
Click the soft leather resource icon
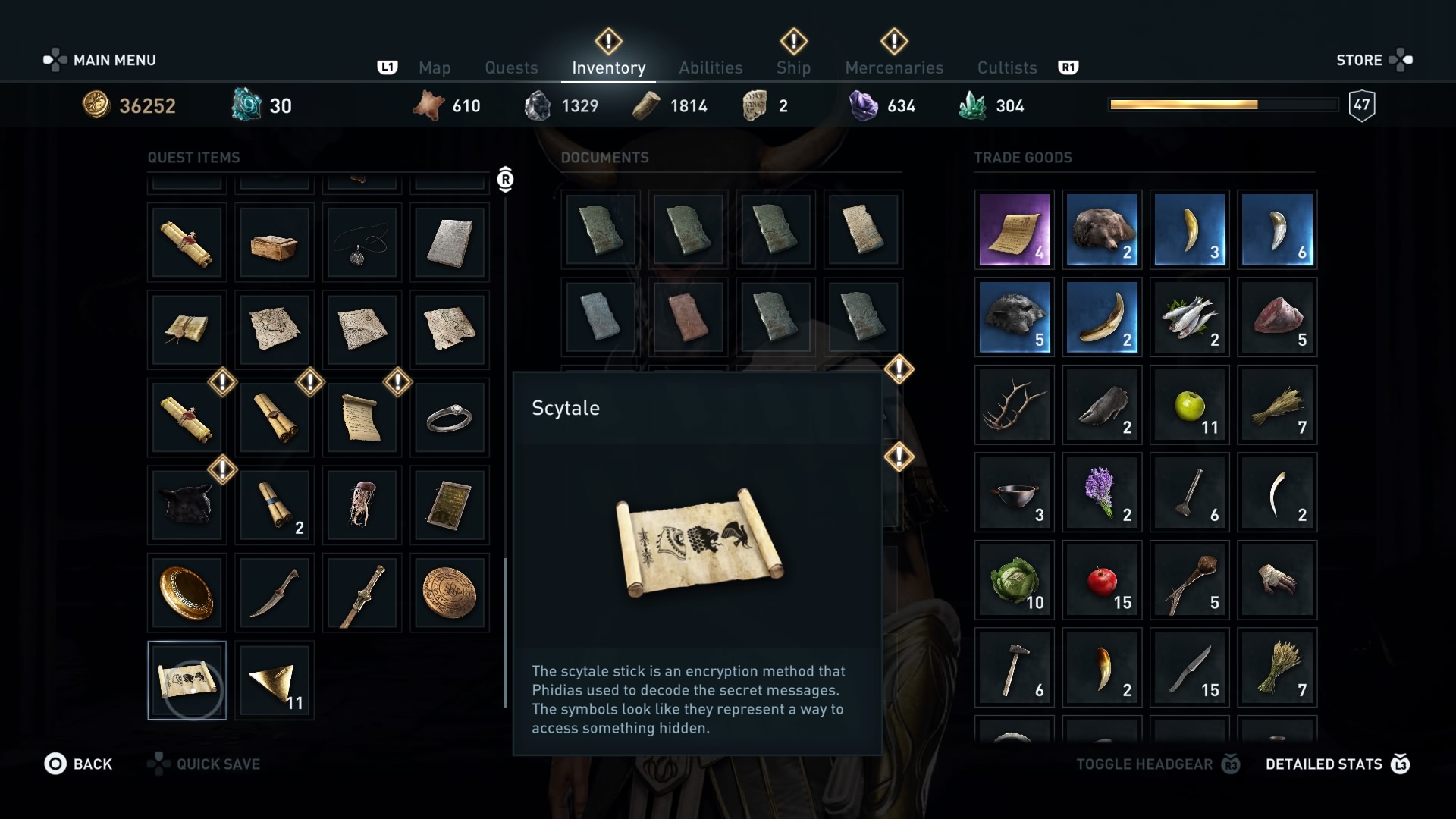[429, 105]
